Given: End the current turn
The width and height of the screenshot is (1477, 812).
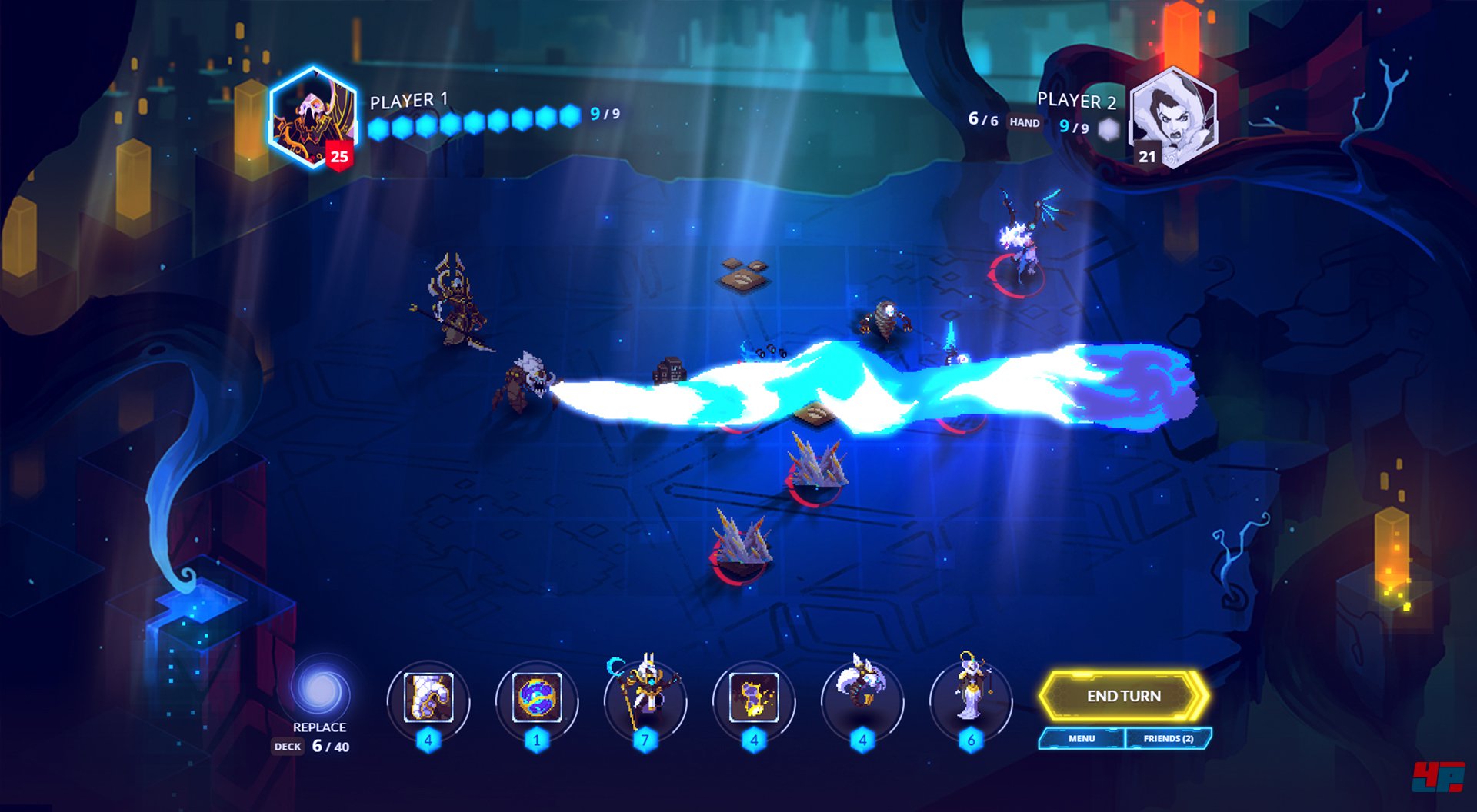Looking at the screenshot, I should [x=1123, y=696].
